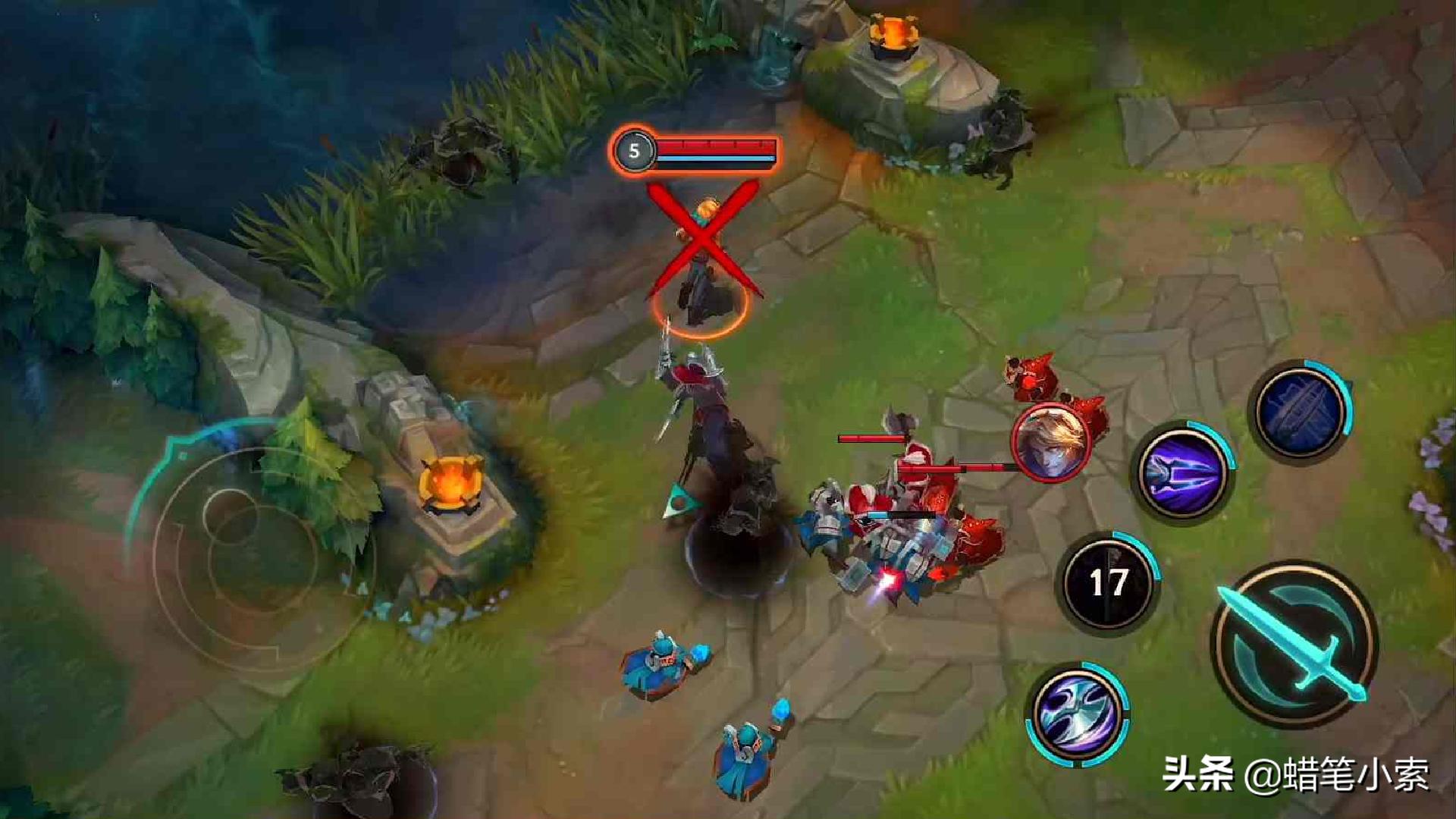
Task: Click the blue mana bar under the enemy health
Action: pyautogui.click(x=717, y=158)
